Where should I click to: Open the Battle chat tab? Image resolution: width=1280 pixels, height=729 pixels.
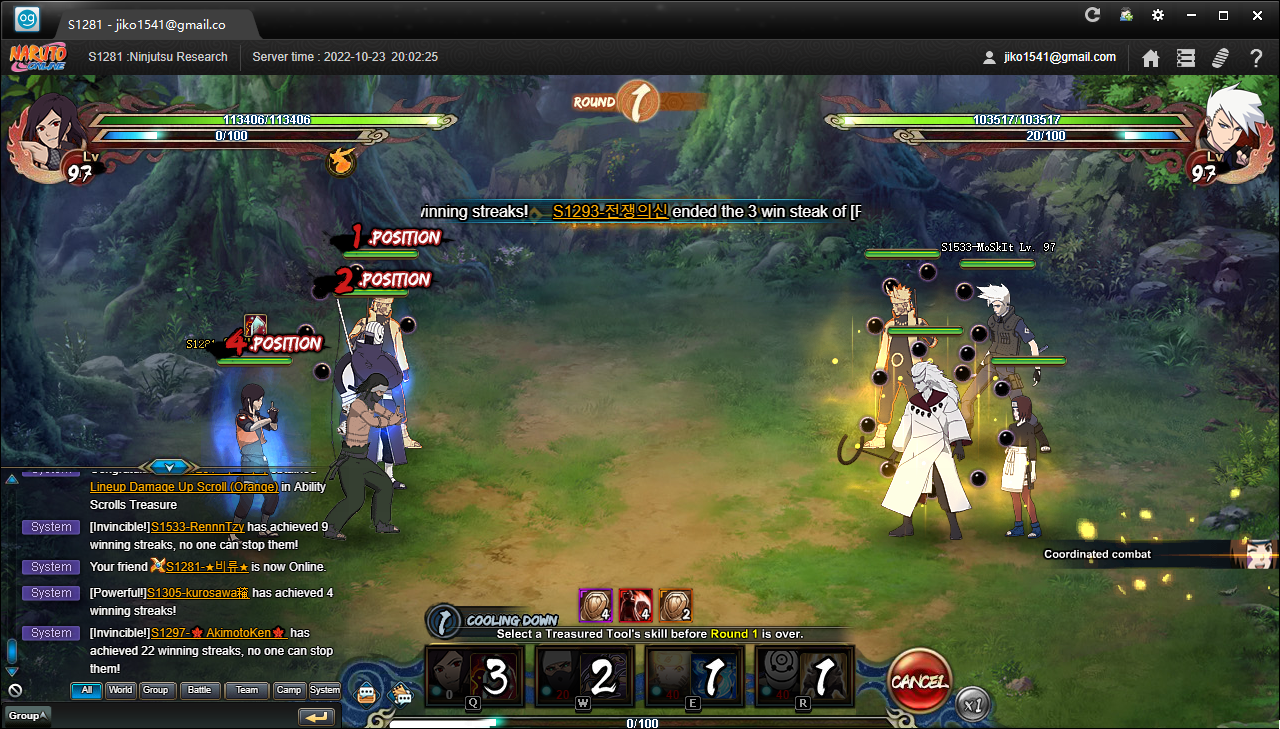point(200,690)
